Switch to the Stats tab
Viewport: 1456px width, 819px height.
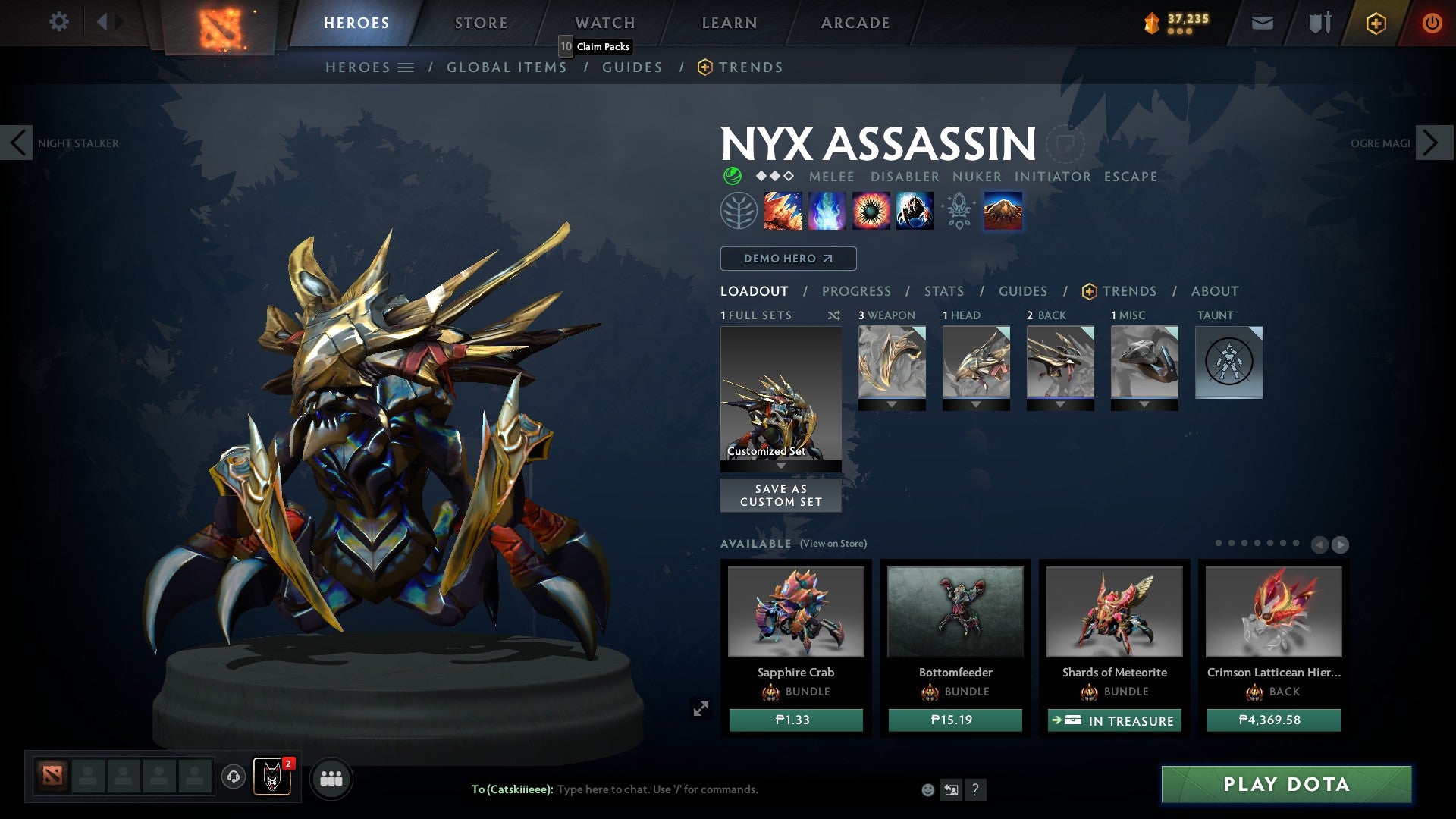pyautogui.click(x=943, y=291)
